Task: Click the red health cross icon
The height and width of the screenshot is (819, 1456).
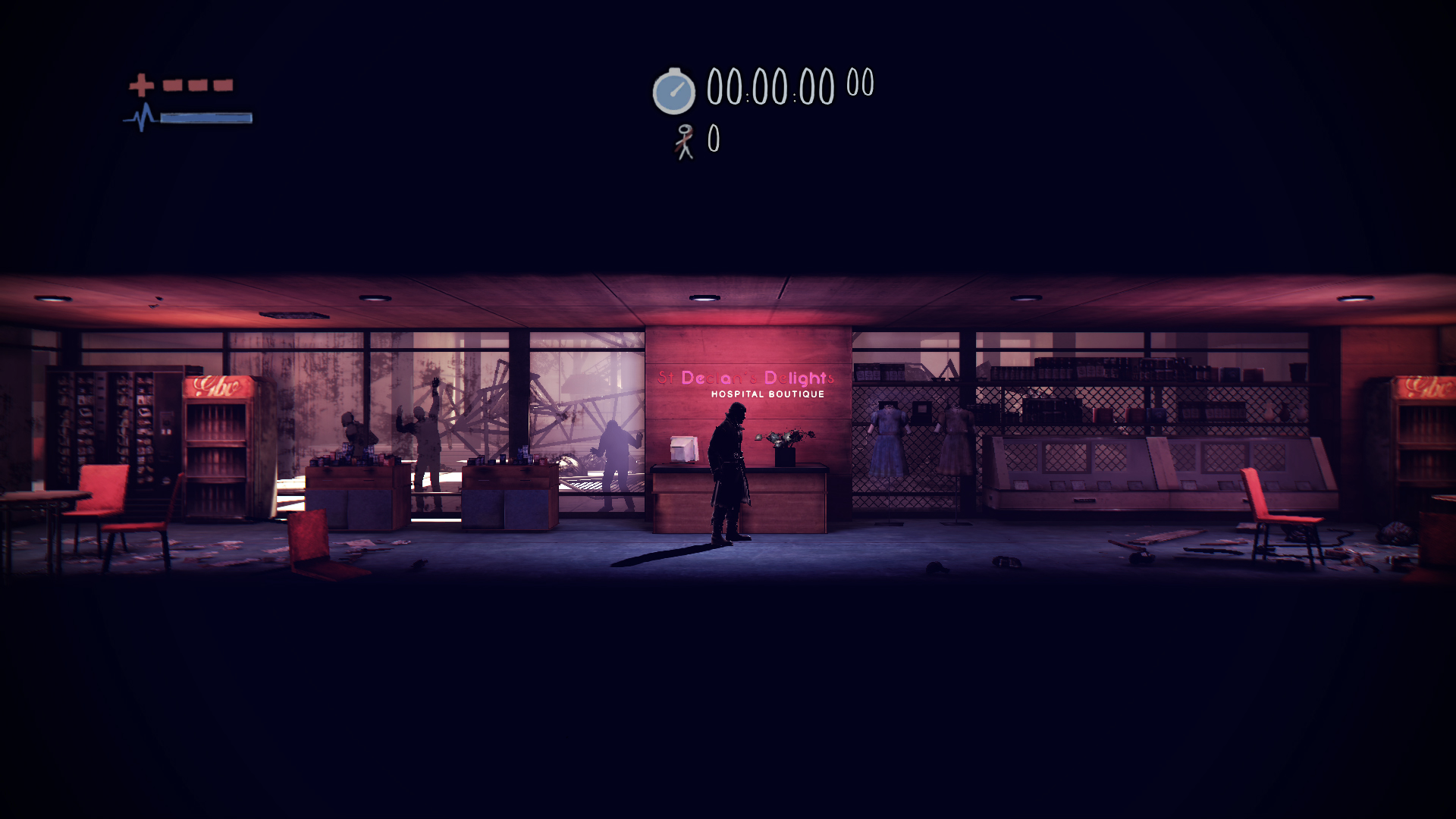Action: coord(141,86)
